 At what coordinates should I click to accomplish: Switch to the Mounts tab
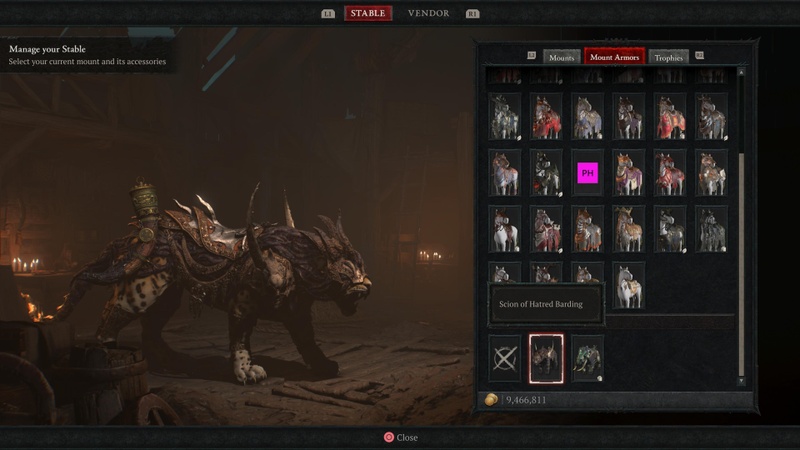562,58
